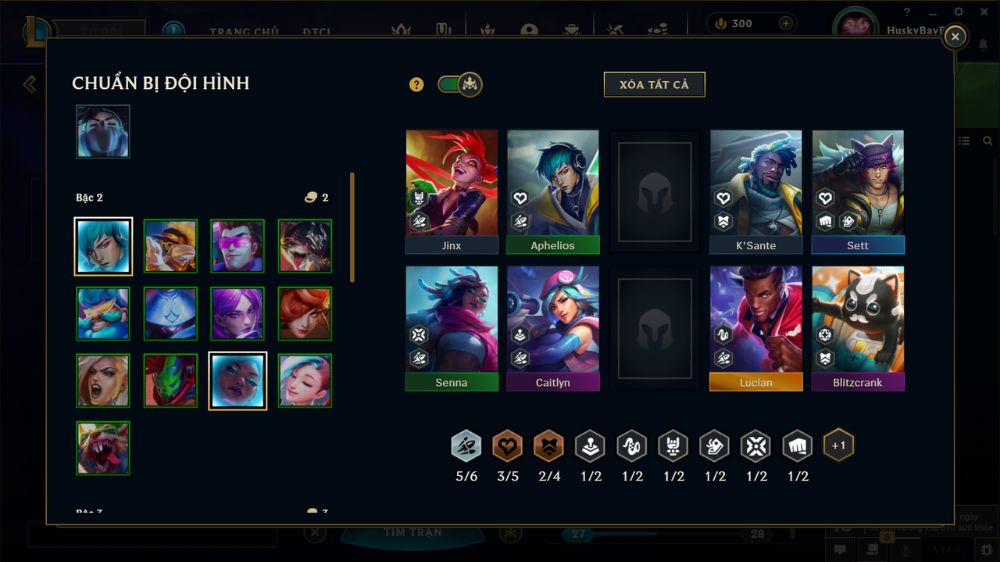The height and width of the screenshot is (562, 1000).
Task: Close the team planner dialog
Action: (955, 37)
